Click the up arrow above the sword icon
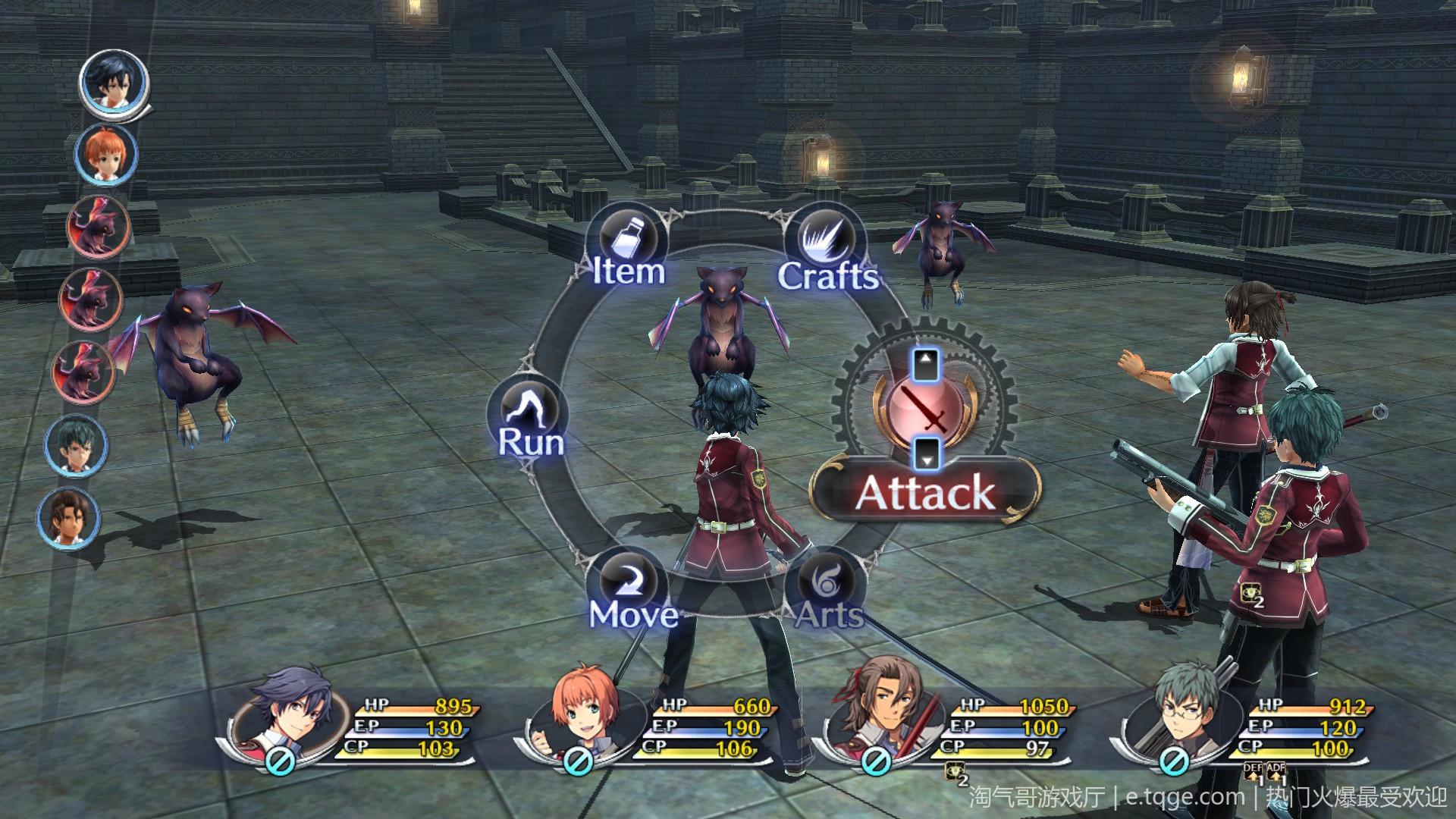The image size is (1456, 819). pyautogui.click(x=925, y=366)
